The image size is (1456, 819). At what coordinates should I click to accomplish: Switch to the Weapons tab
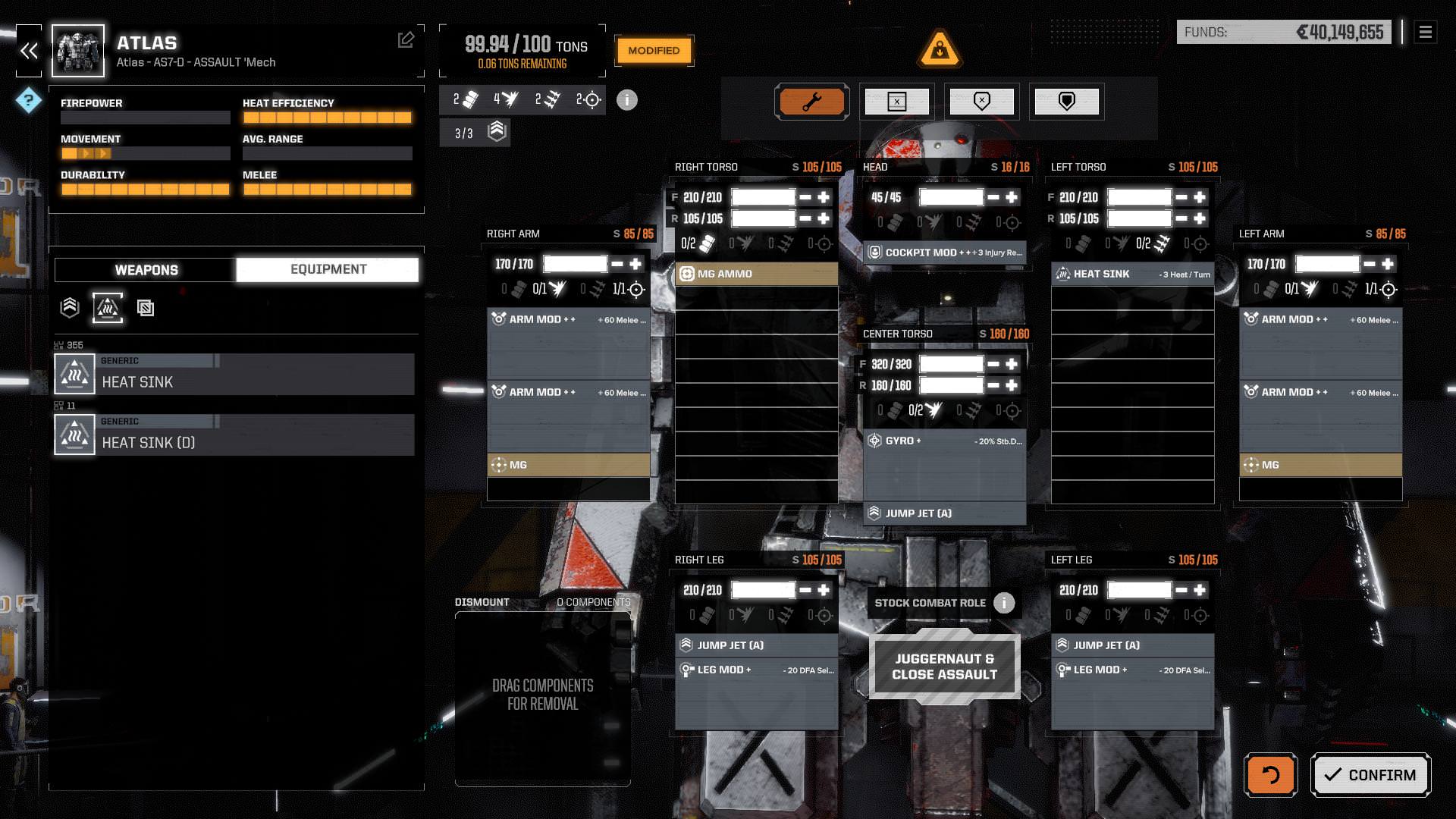(146, 270)
